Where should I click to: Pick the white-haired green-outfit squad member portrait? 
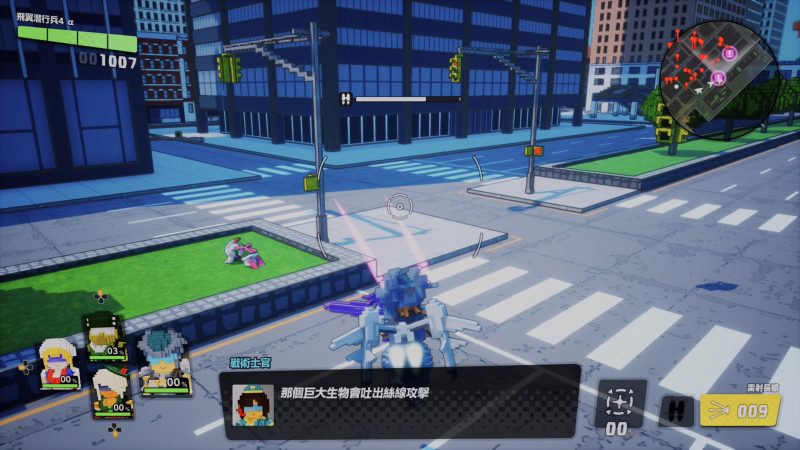(x=110, y=391)
